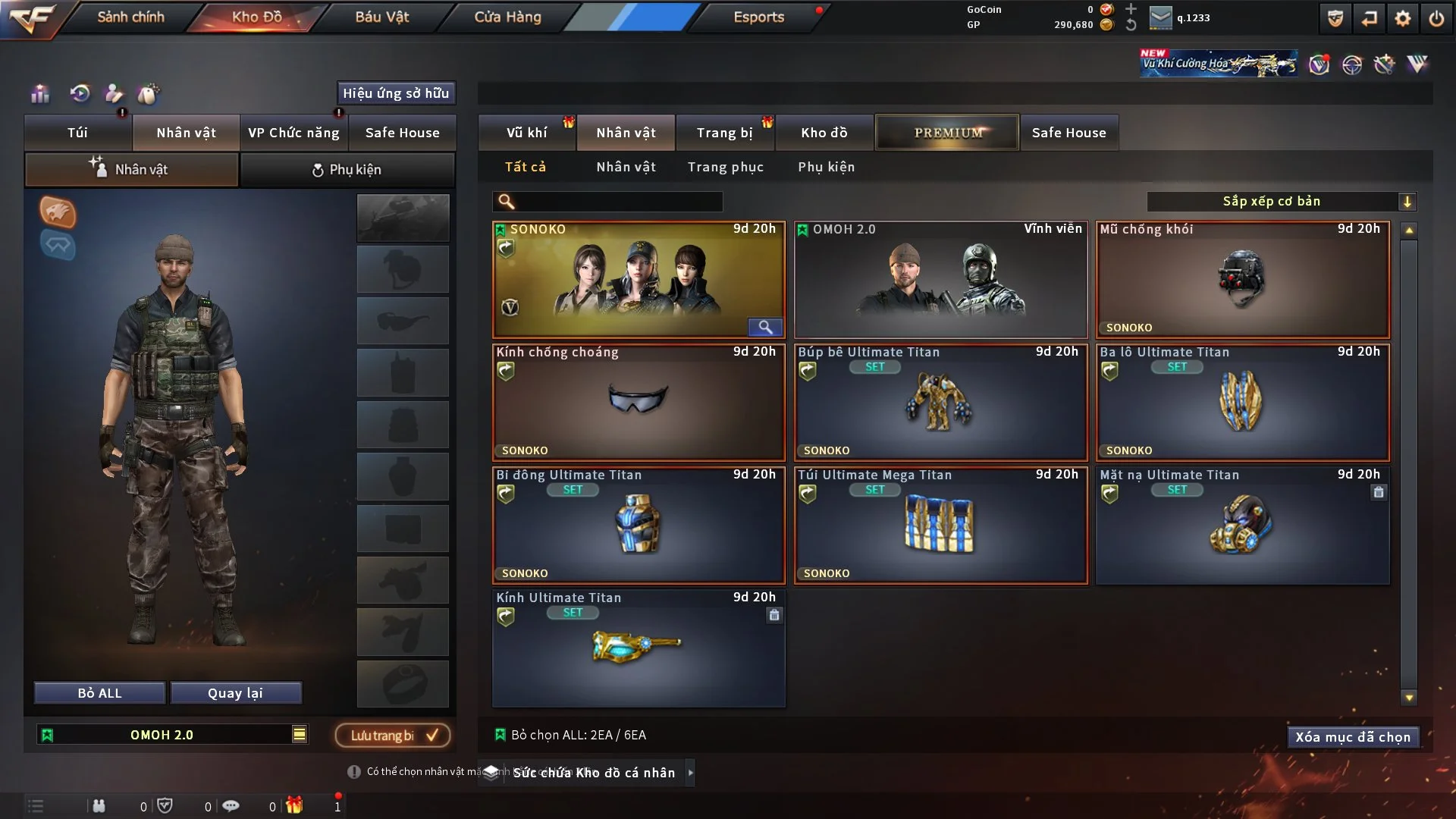Choose the Kính chống choáng goggles item
The height and width of the screenshot is (819, 1456).
point(639,403)
